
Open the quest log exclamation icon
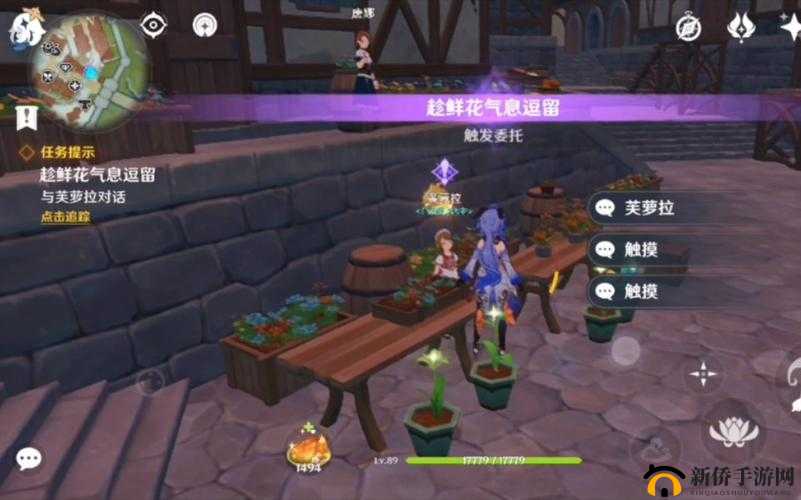click(x=26, y=118)
